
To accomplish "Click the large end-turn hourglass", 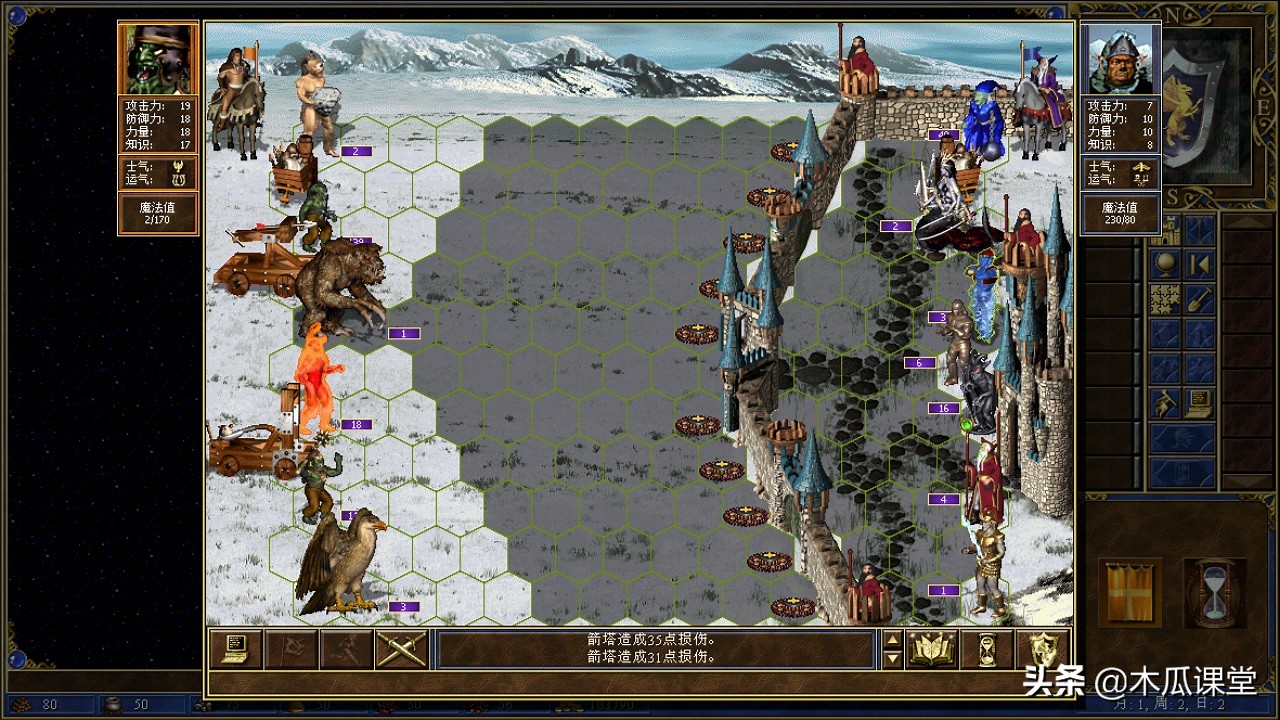I will point(1214,593).
